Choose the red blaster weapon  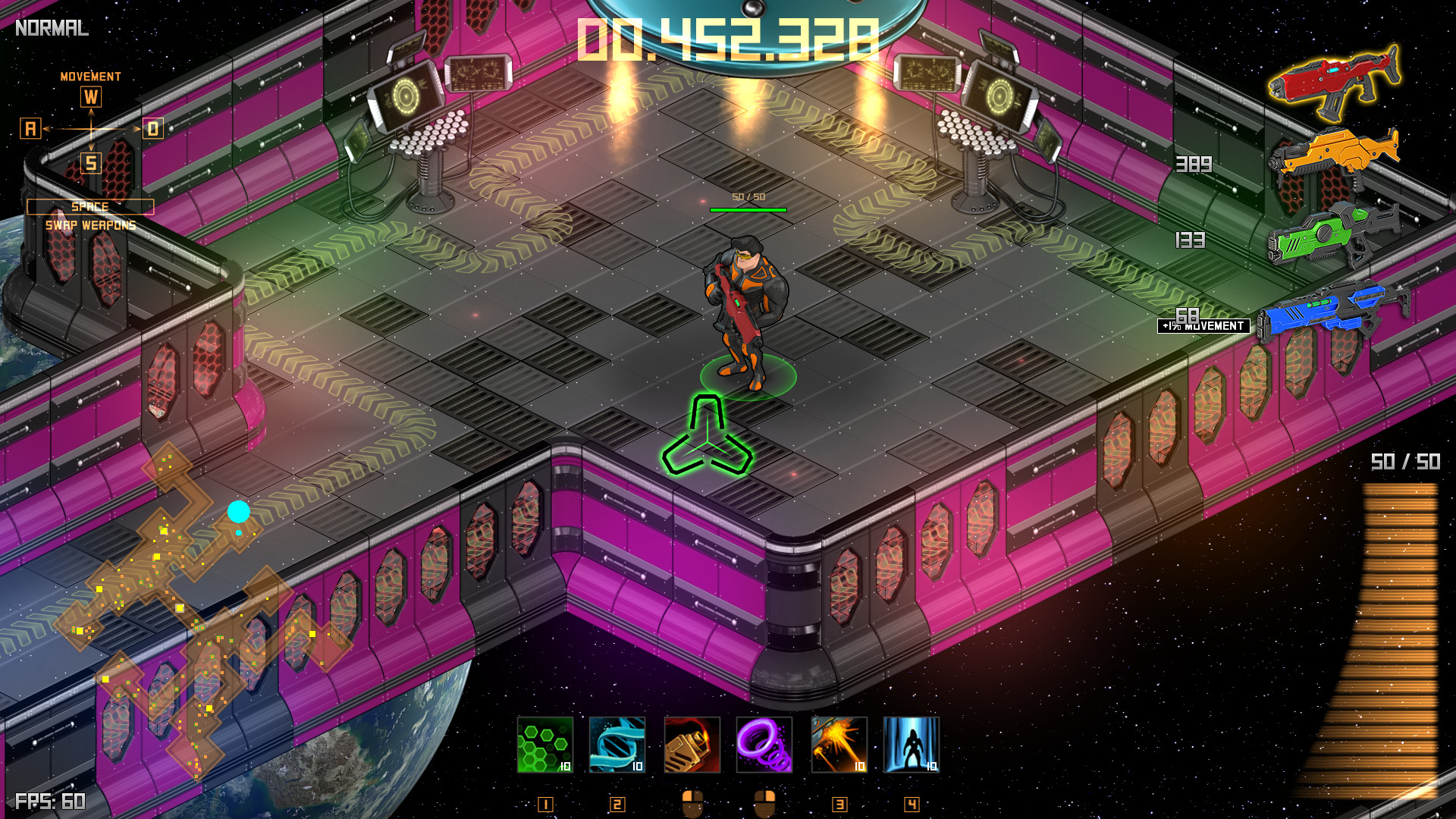[x=1334, y=80]
